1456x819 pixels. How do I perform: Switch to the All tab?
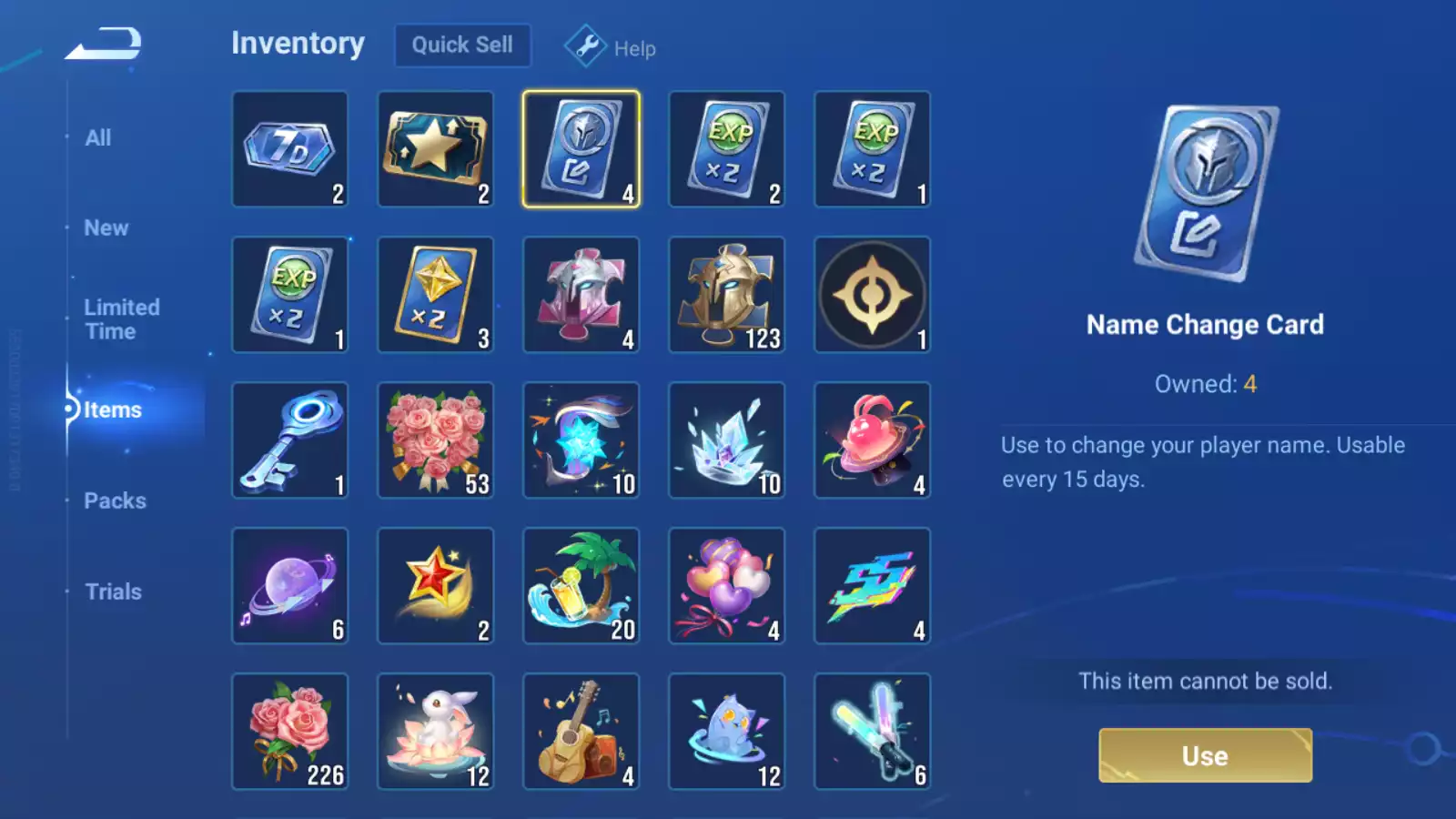[x=97, y=136]
